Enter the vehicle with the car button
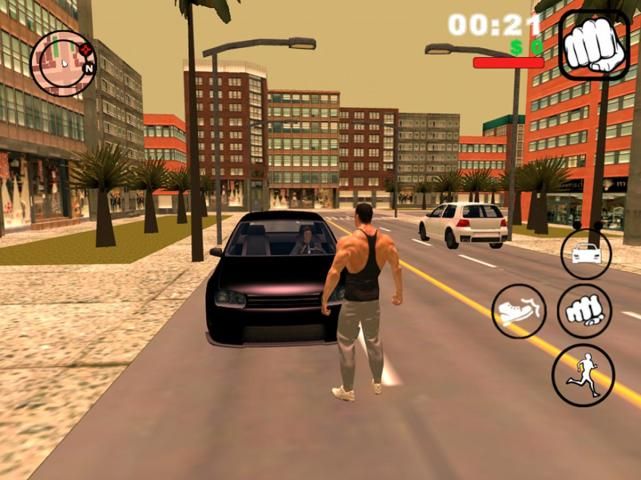641x480 pixels. coord(586,253)
